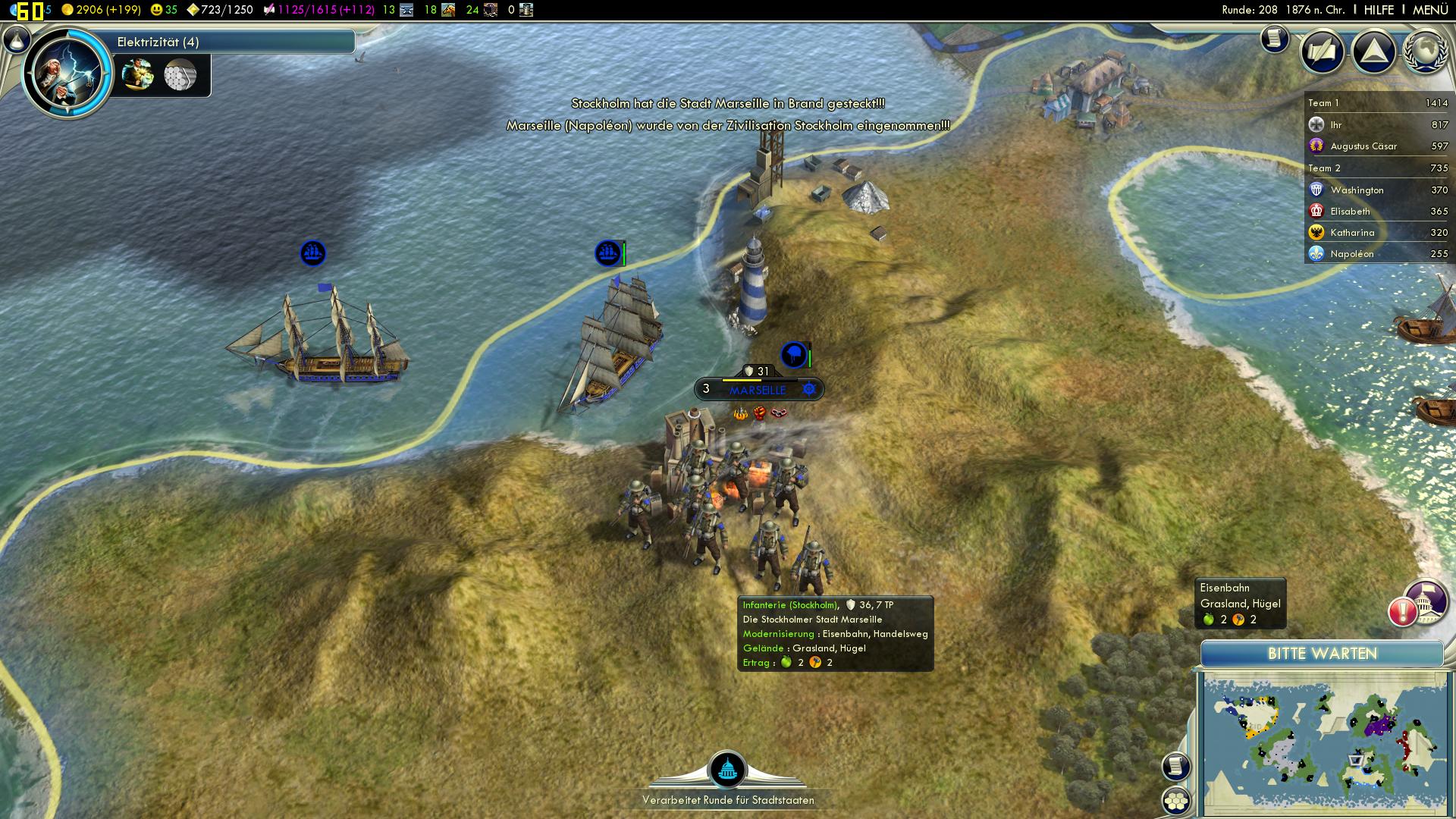Open the white pyramid icon button
Screen dimensions: 1456x819
point(1374,52)
